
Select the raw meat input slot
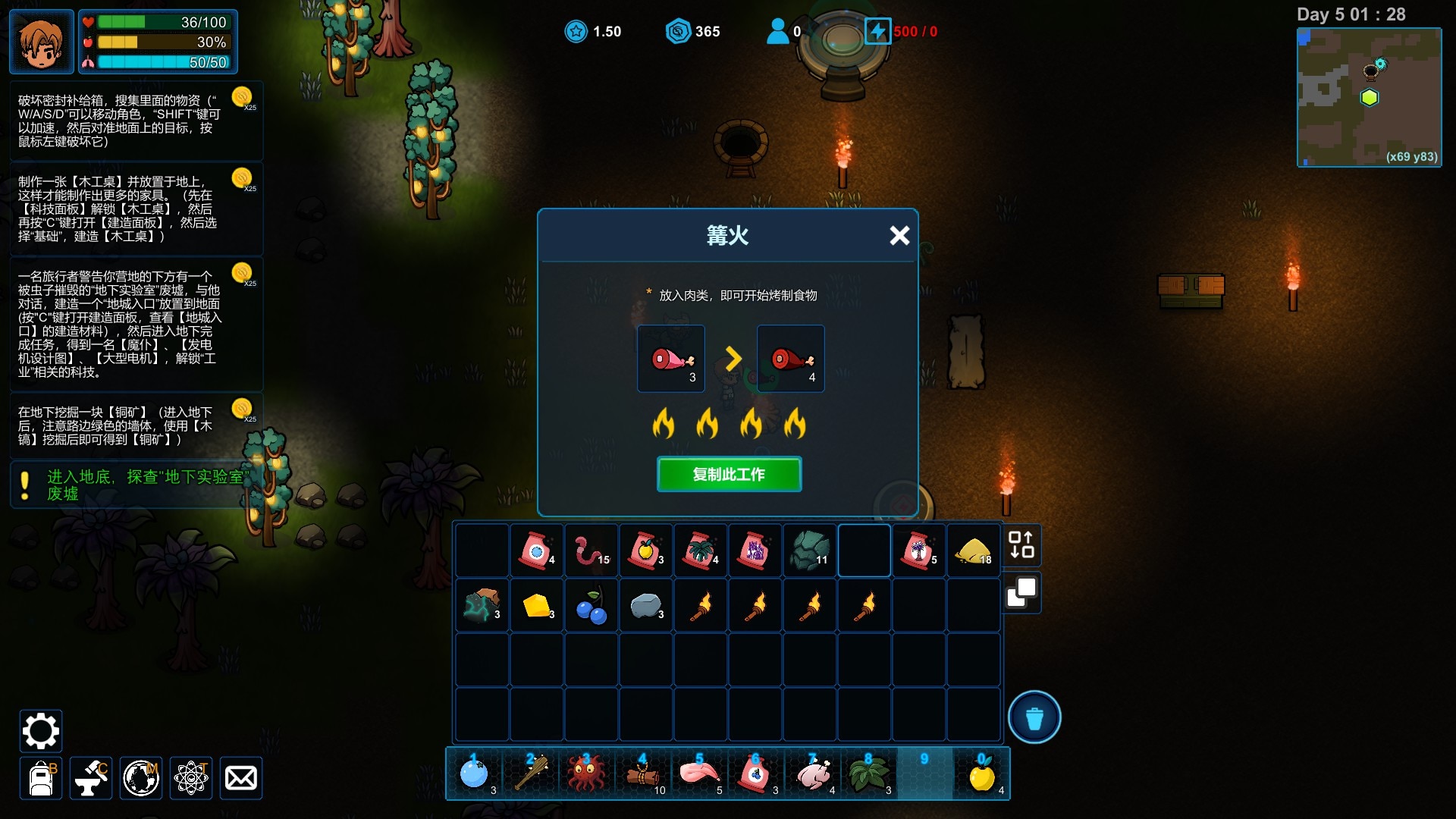(671, 359)
